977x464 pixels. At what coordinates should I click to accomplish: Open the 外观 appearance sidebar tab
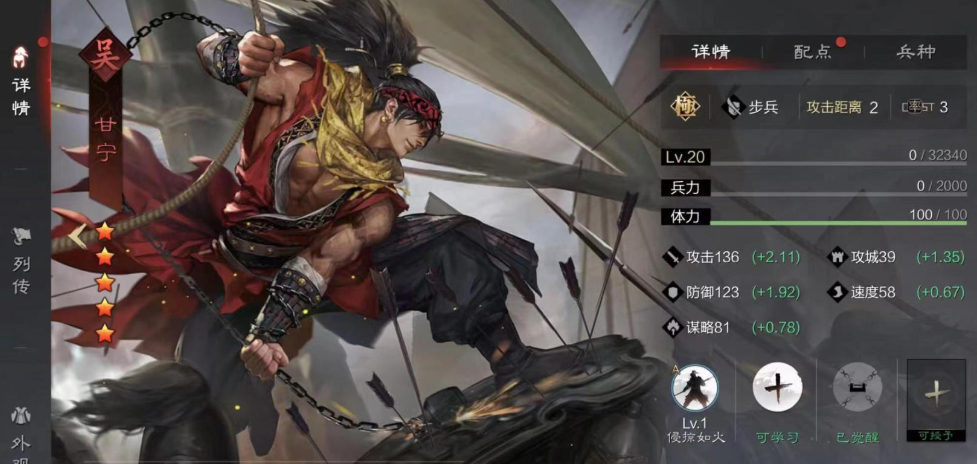click(21, 430)
